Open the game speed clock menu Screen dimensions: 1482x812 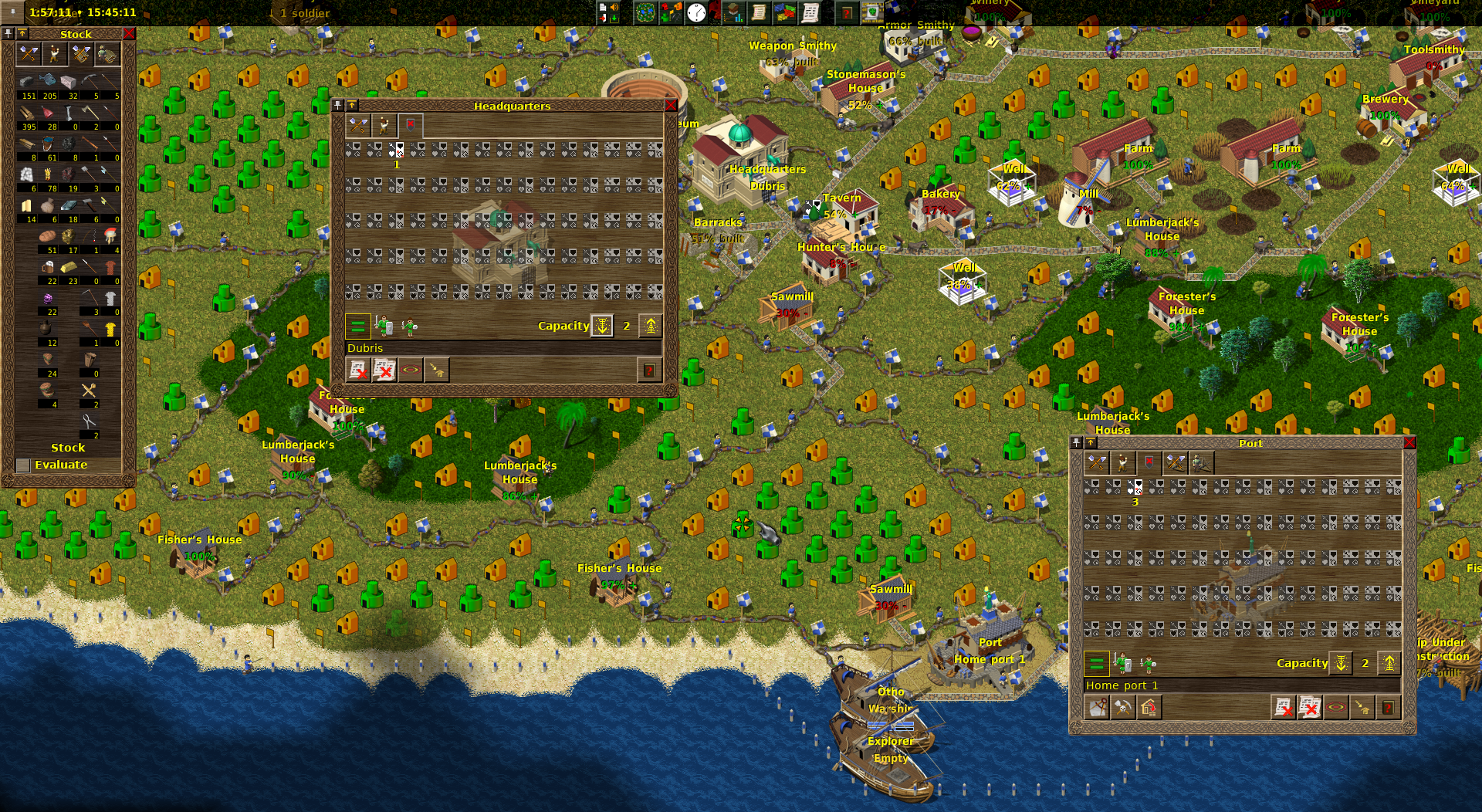[696, 12]
